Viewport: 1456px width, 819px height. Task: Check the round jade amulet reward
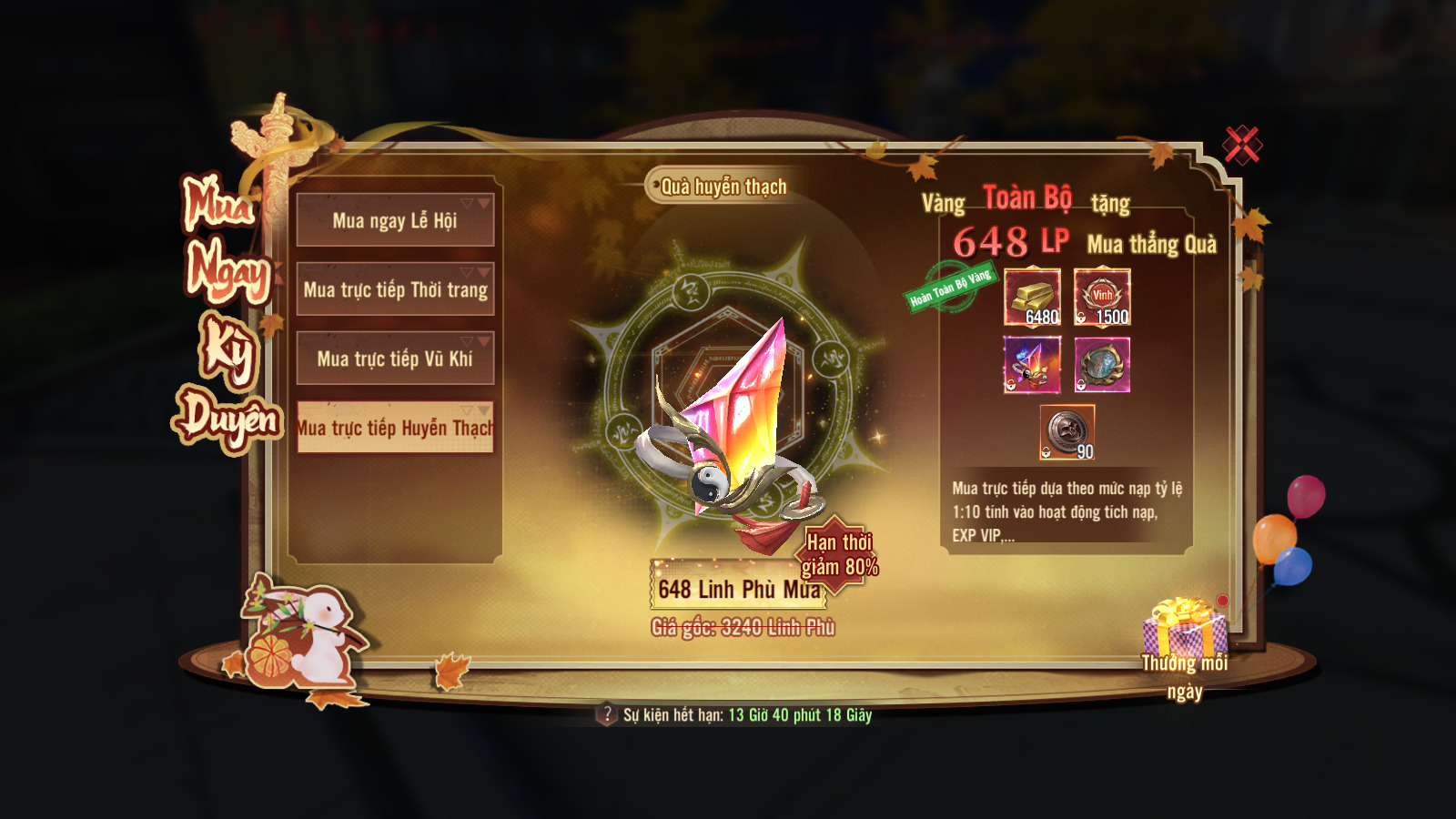(x=1102, y=365)
